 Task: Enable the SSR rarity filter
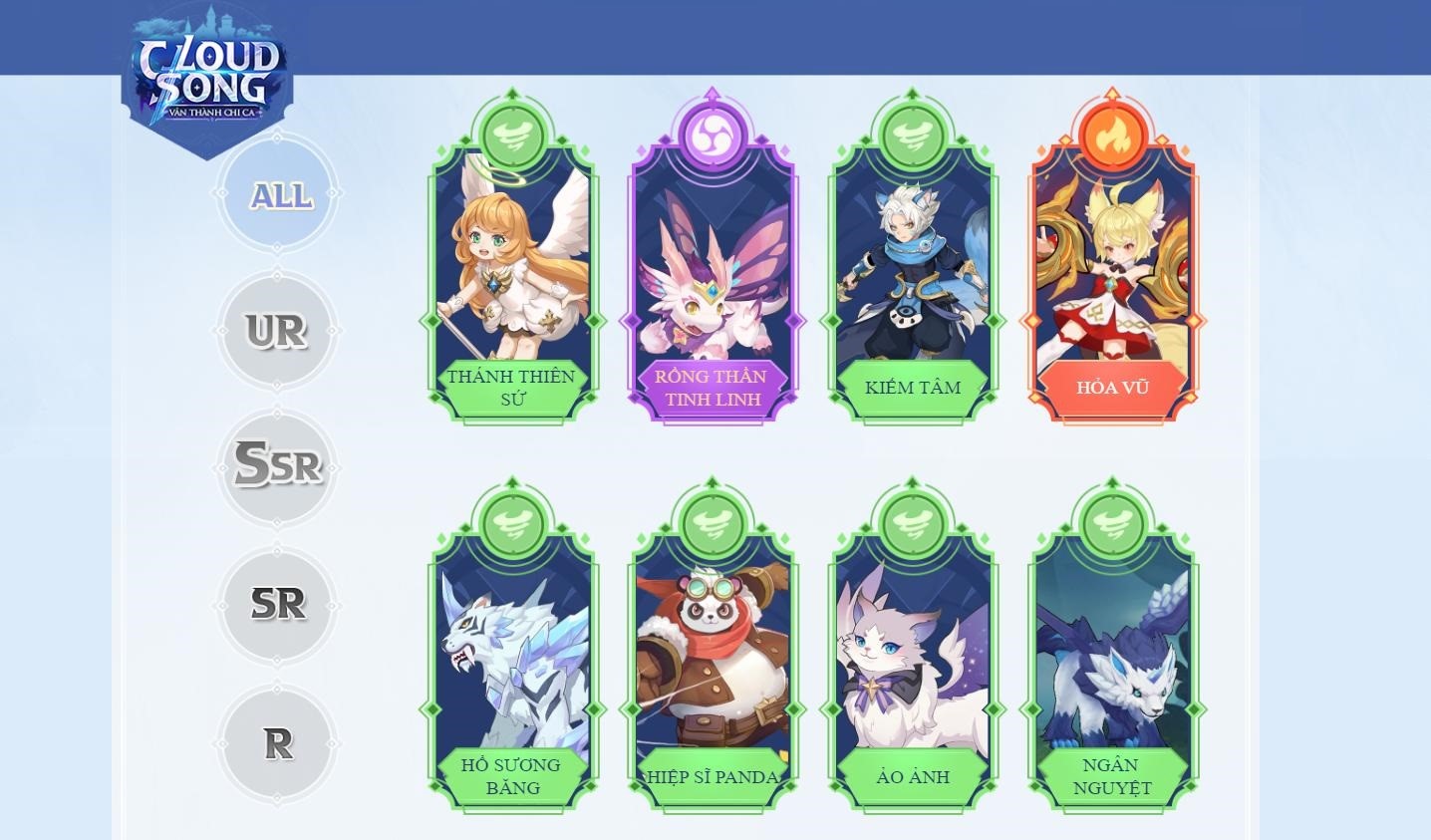[x=279, y=465]
